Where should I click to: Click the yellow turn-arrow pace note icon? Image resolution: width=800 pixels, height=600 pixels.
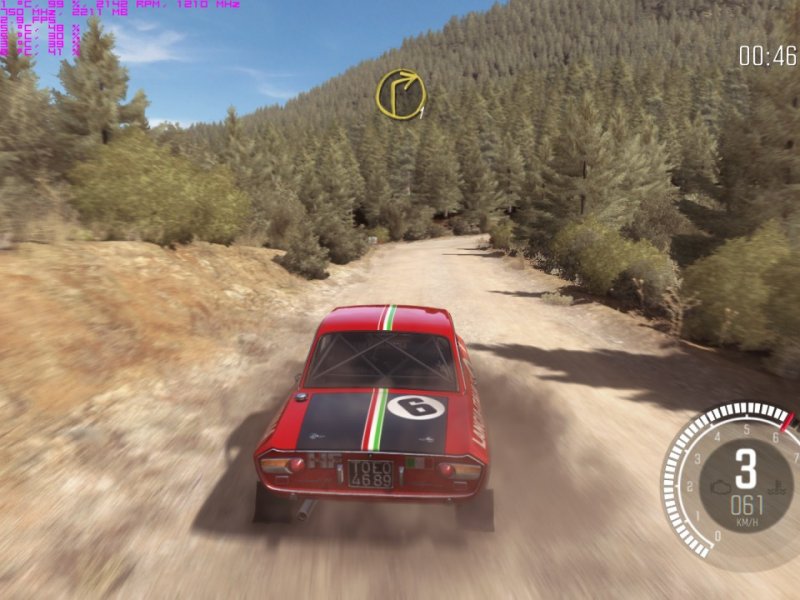pos(399,94)
